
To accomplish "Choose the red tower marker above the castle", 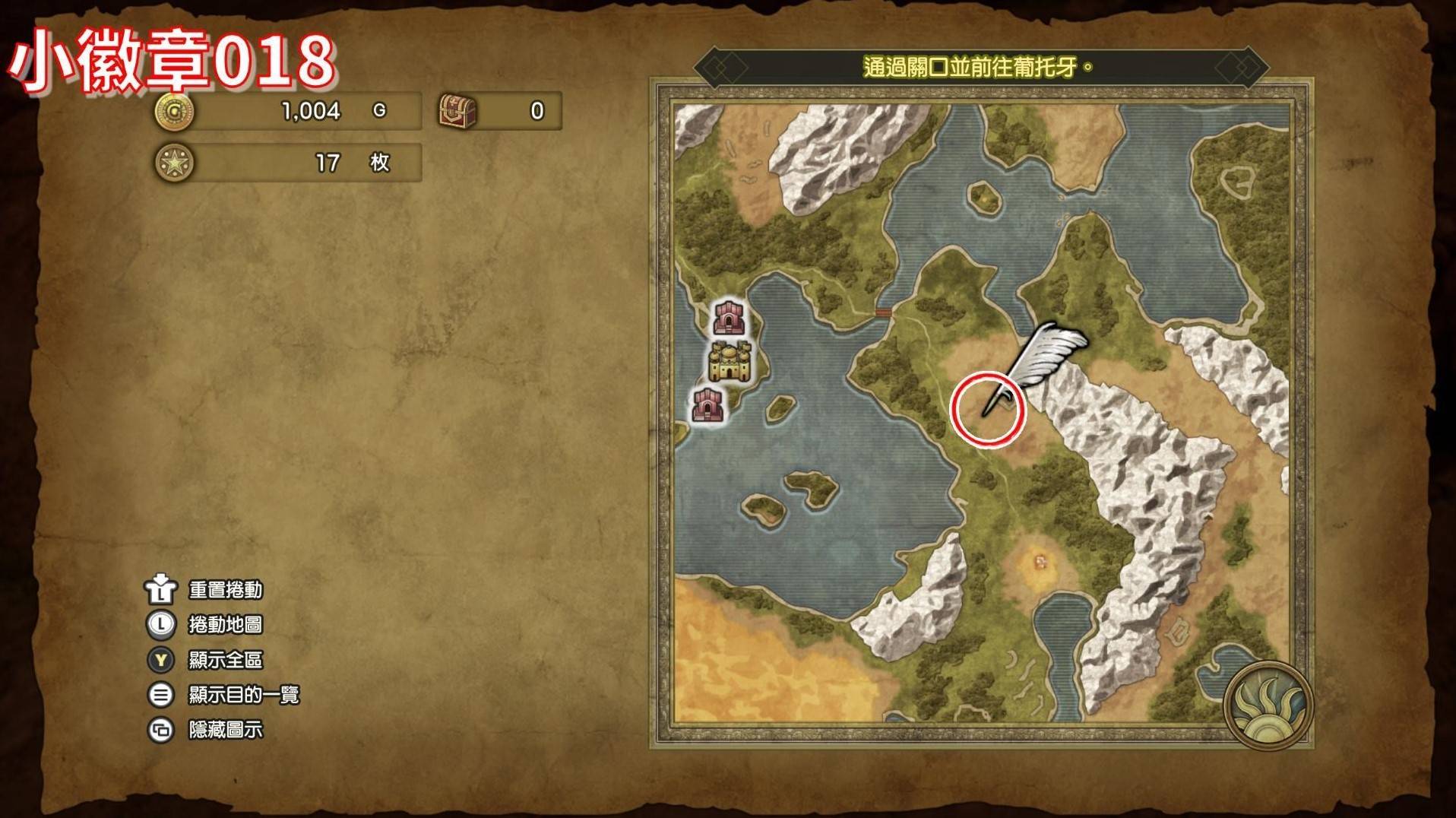I will click(x=730, y=318).
